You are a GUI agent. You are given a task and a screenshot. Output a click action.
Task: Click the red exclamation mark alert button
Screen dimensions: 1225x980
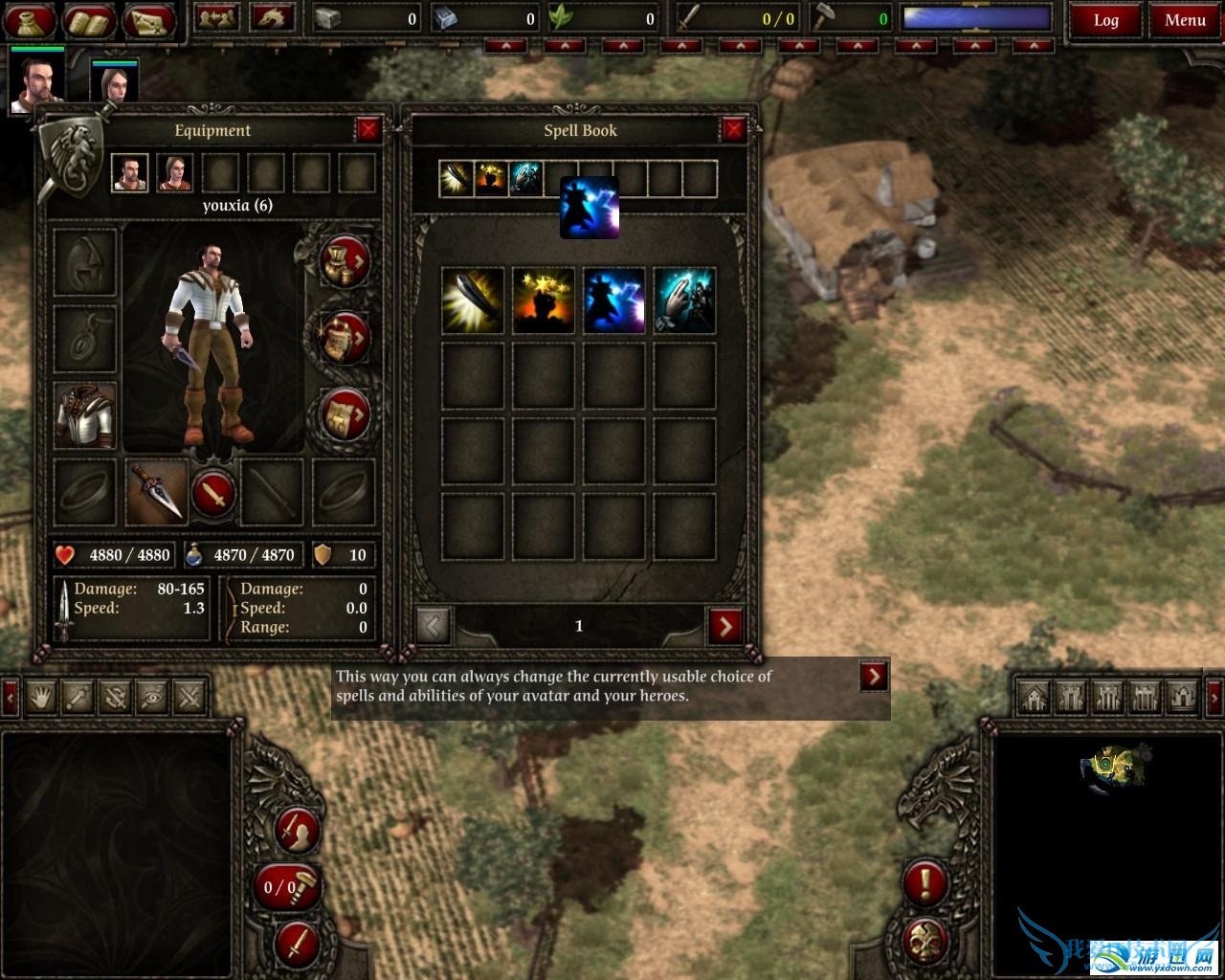click(925, 881)
